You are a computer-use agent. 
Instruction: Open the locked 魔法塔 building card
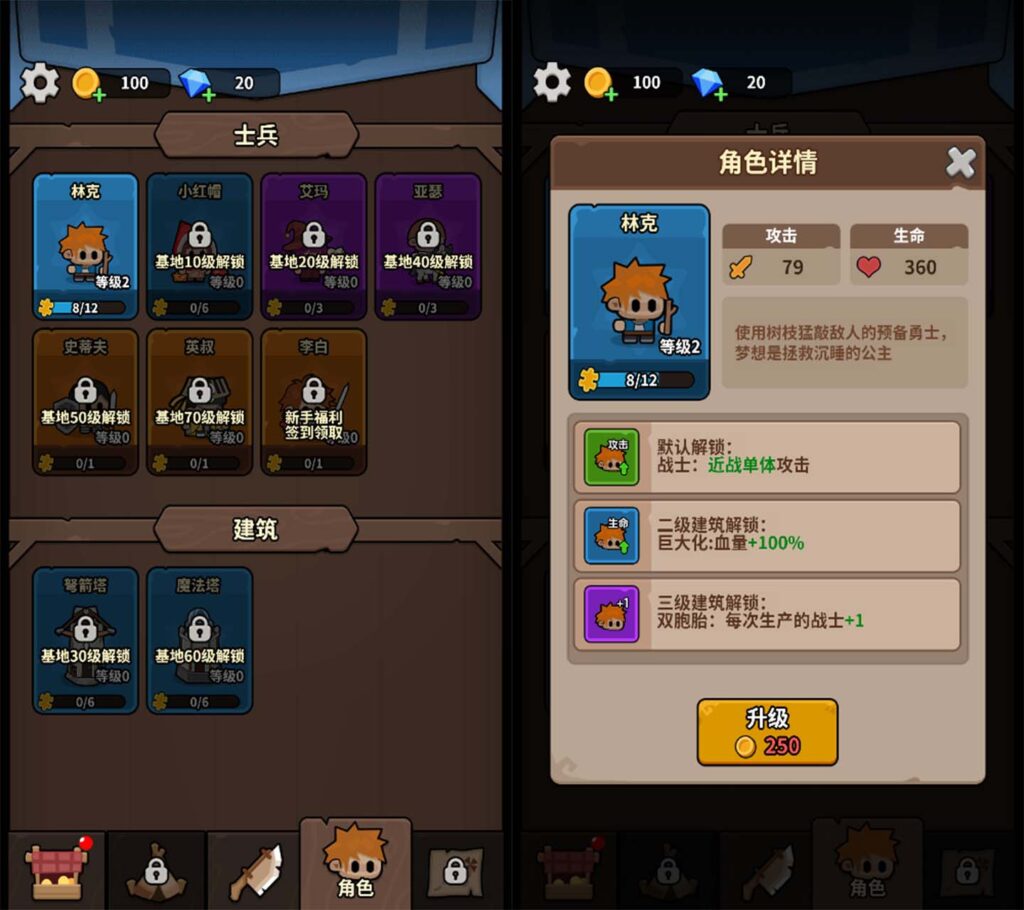(x=199, y=640)
